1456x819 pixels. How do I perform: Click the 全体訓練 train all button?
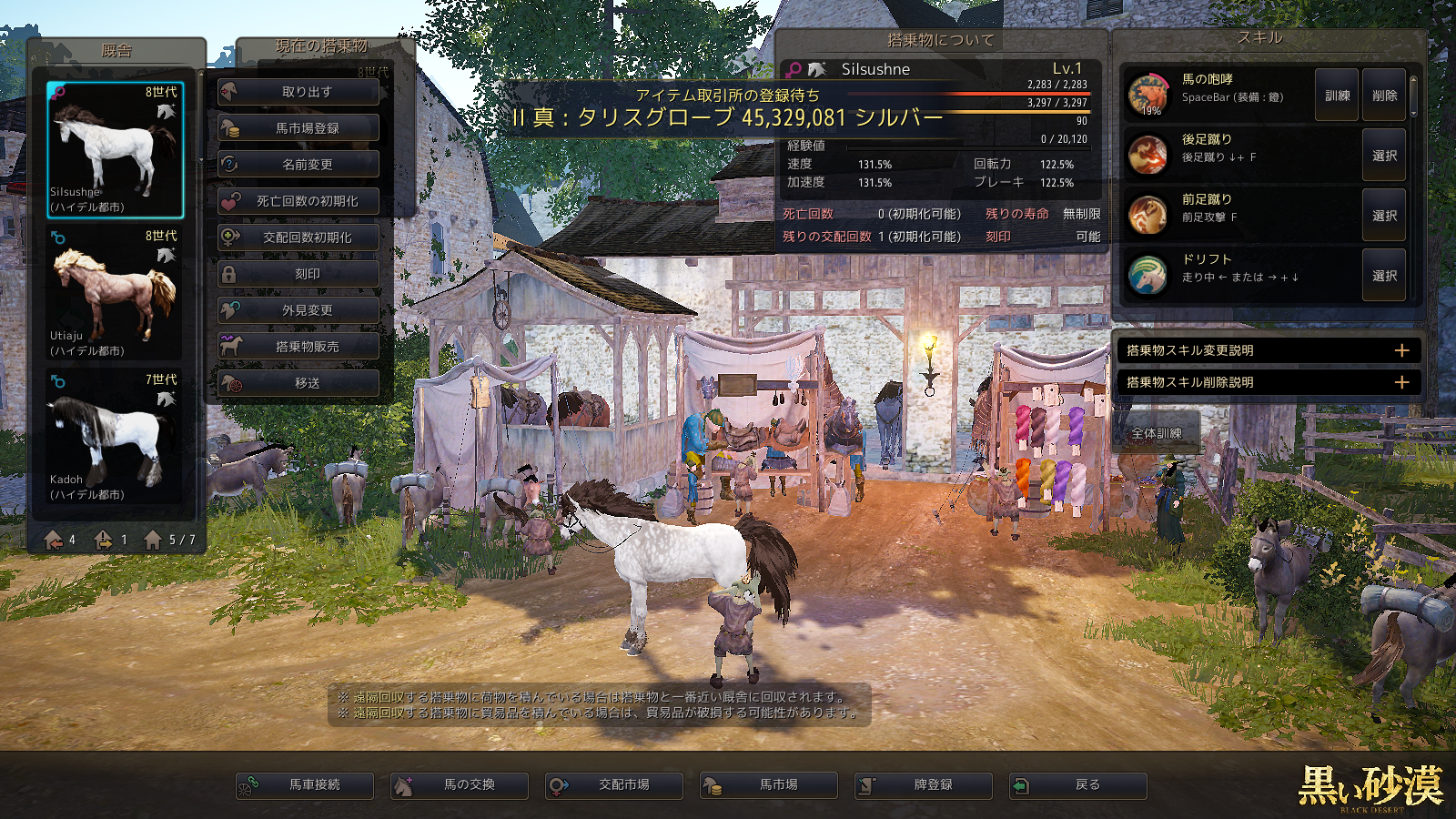pos(1157,433)
